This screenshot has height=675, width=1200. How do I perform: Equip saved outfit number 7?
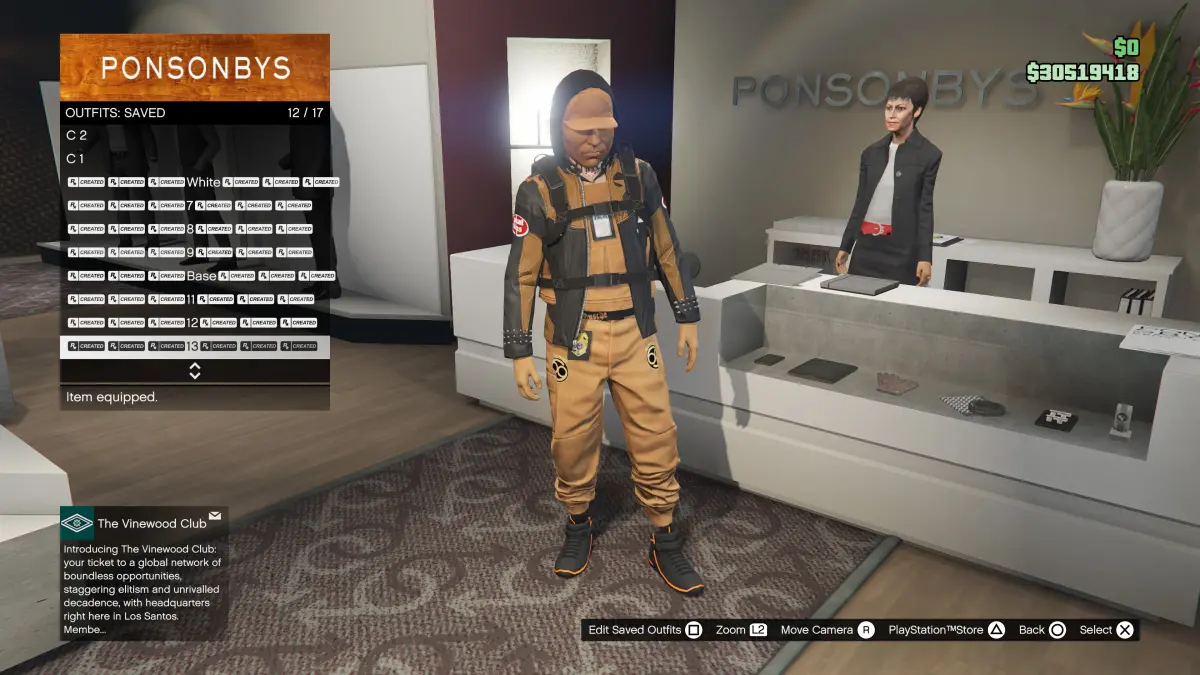pyautogui.click(x=194, y=205)
